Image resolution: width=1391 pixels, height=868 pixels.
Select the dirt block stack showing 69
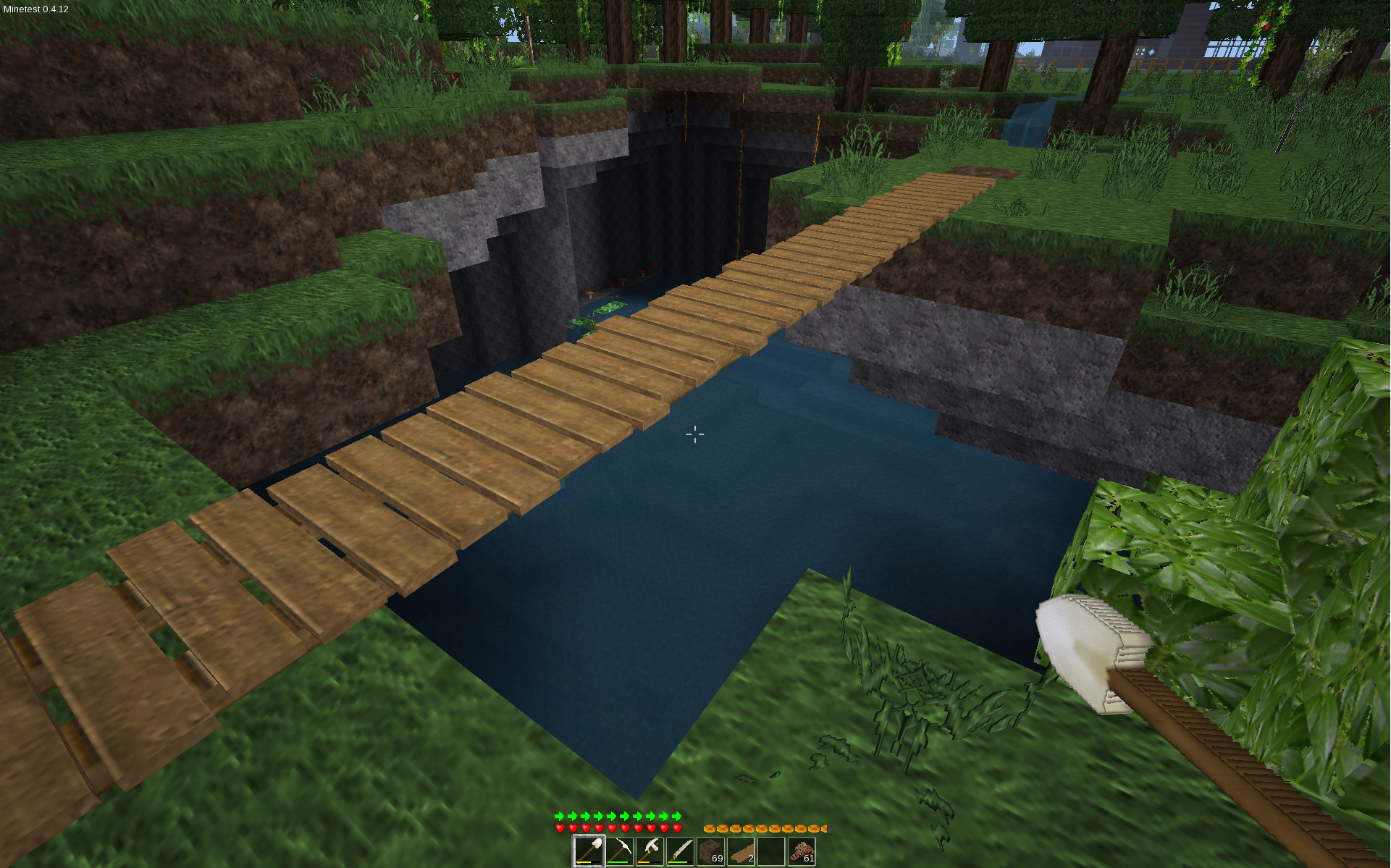coord(710,850)
